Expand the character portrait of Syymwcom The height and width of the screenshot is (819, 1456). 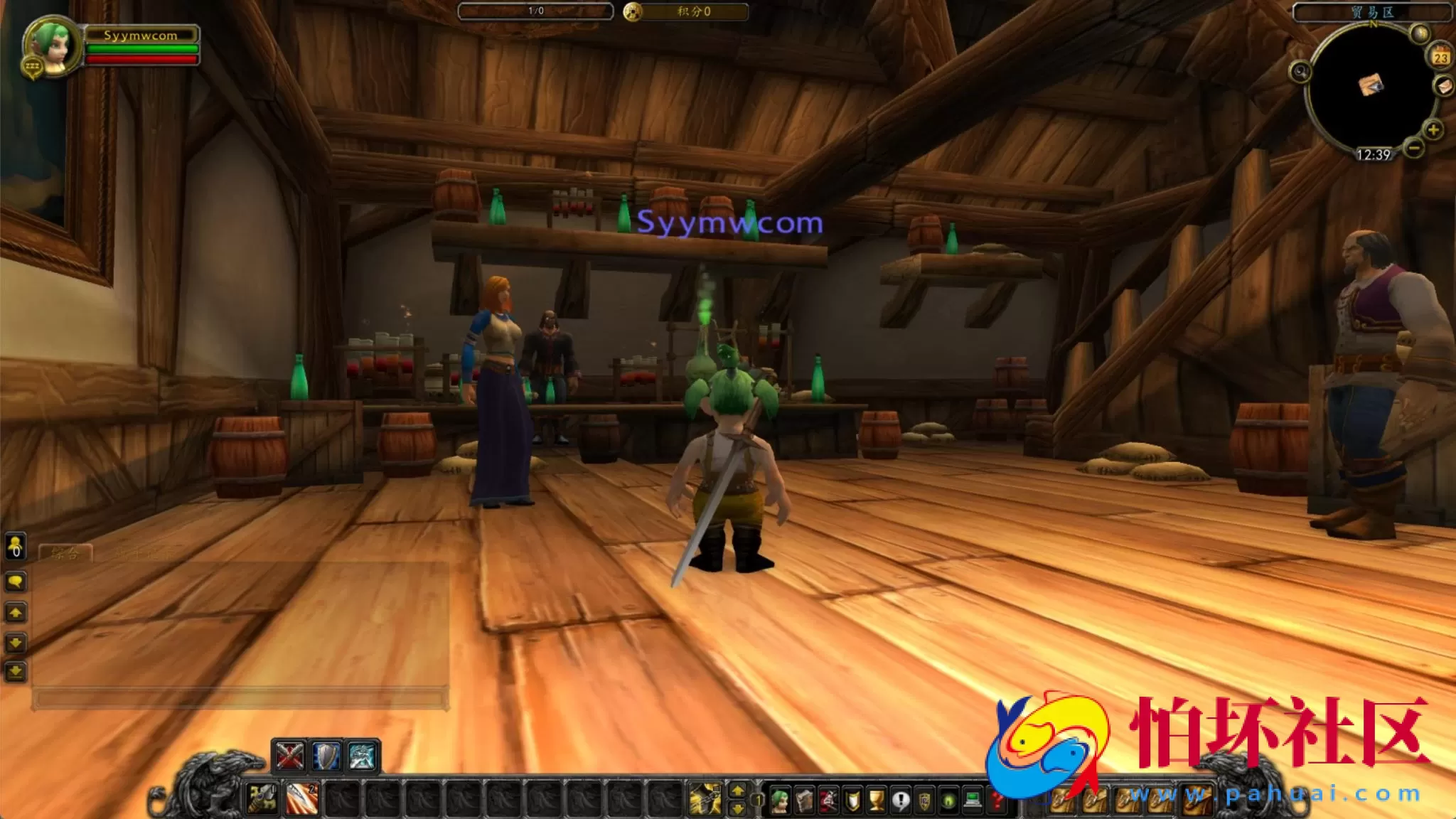tap(52, 46)
